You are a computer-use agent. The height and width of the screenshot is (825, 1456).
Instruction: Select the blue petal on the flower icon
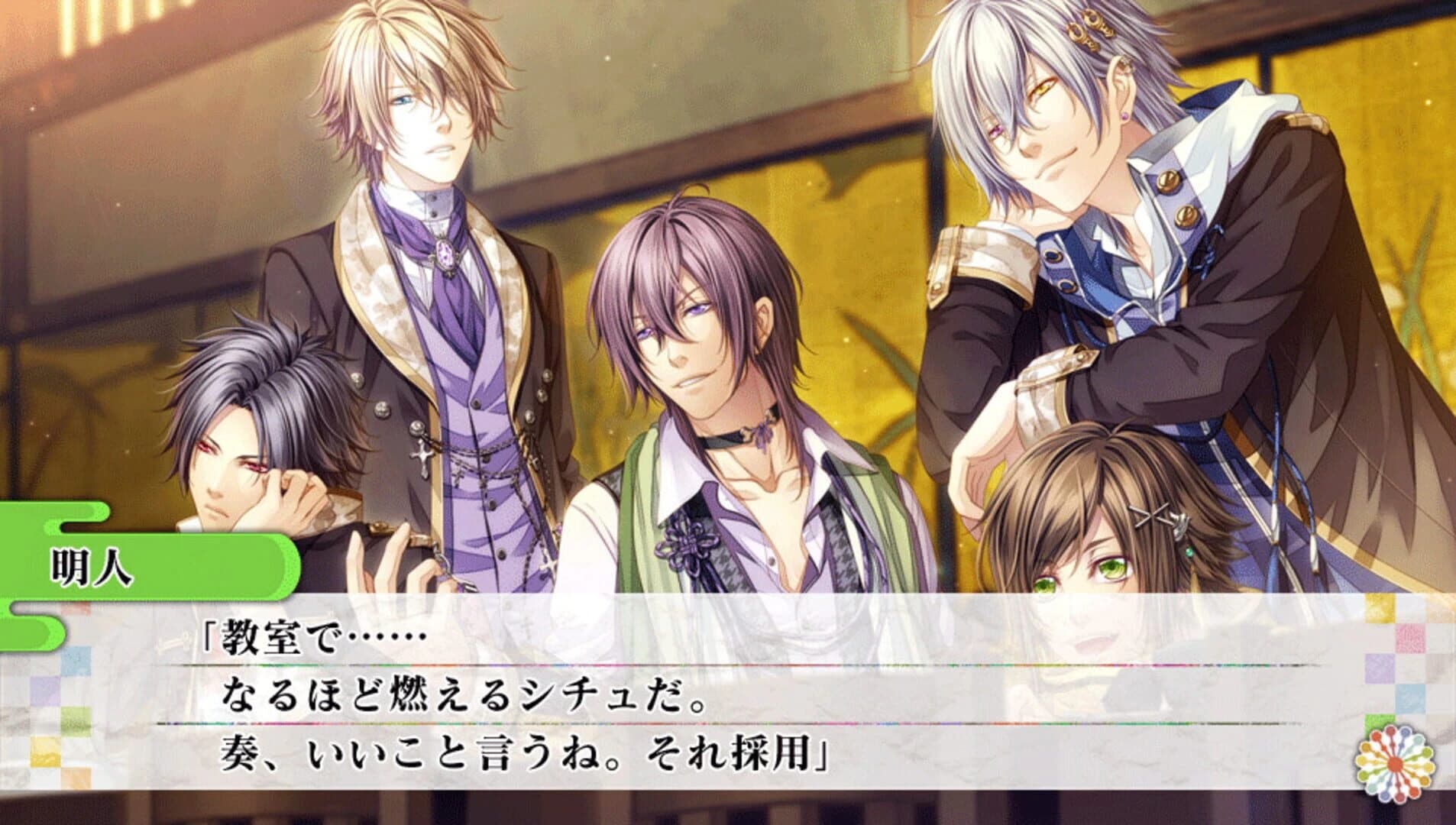tap(1404, 732)
